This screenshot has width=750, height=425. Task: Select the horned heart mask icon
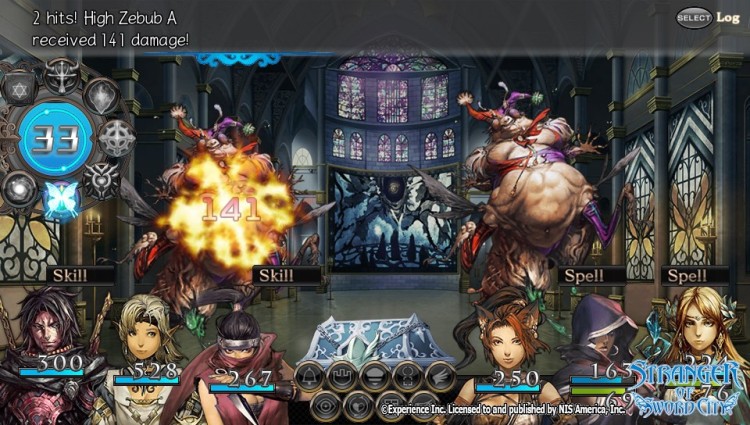coord(101,181)
